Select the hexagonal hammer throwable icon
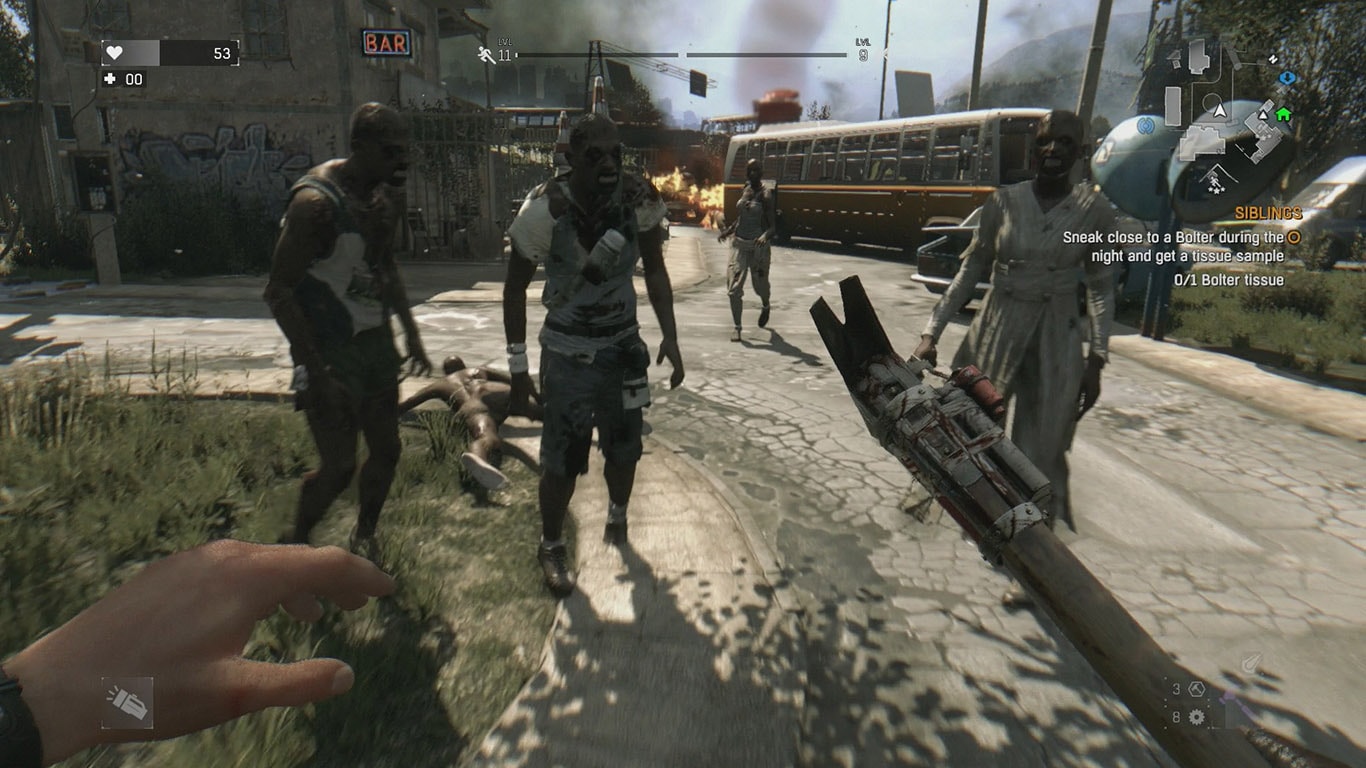The image size is (1366, 768). [x=1196, y=689]
